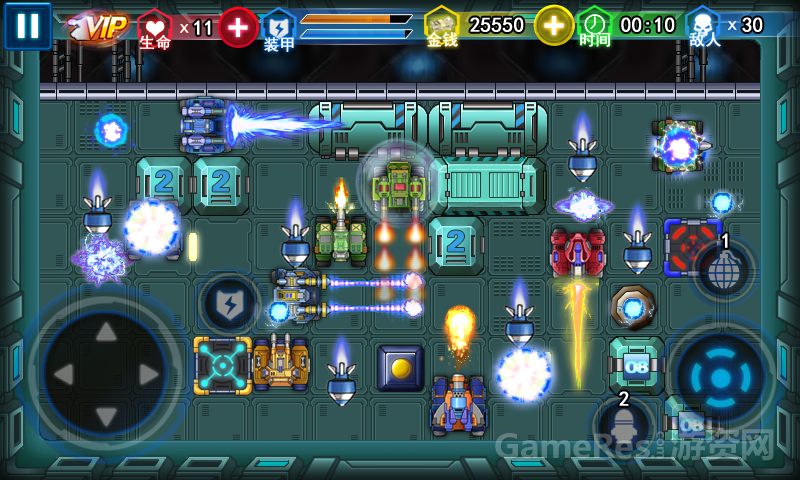Throw a grenade with the grenade button
Screen dimensions: 800x480
723,268
